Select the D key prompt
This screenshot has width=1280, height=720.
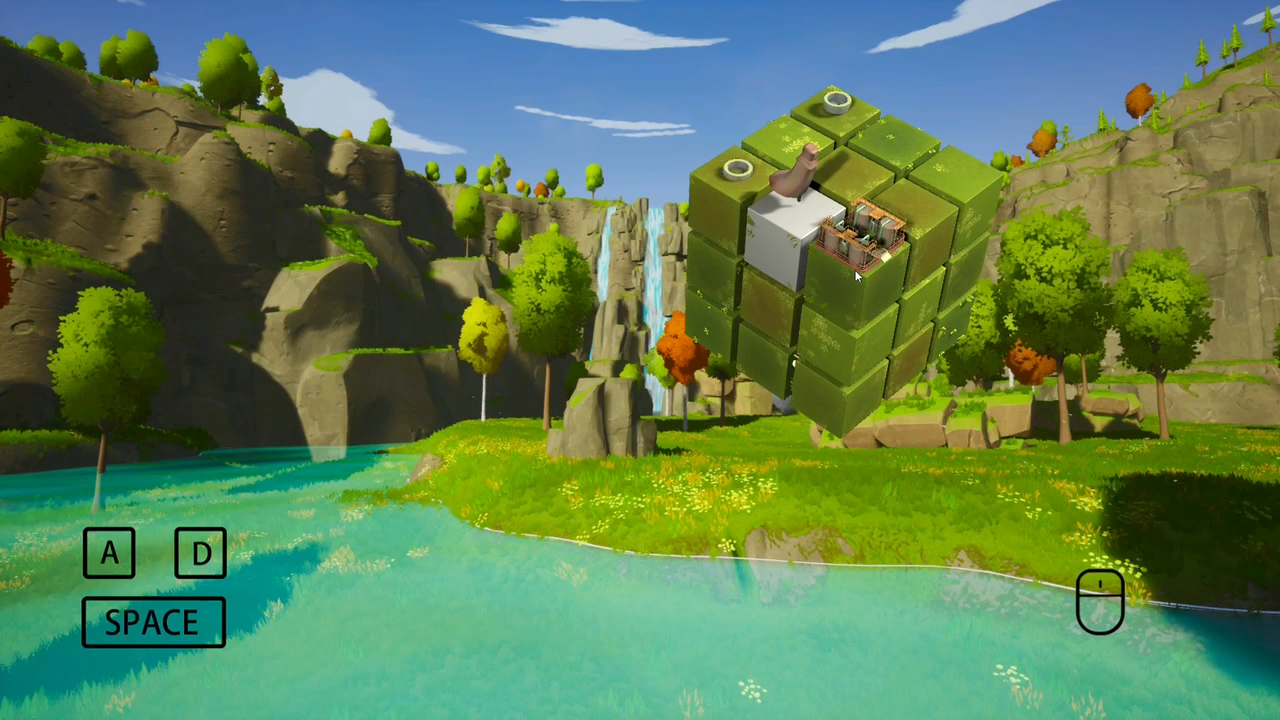(x=200, y=554)
